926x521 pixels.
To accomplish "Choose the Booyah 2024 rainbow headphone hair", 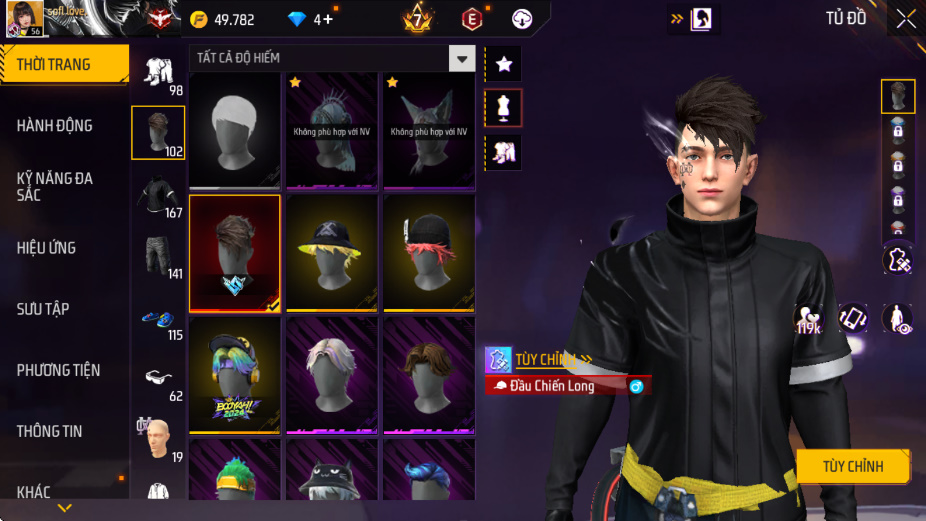I will click(x=234, y=374).
